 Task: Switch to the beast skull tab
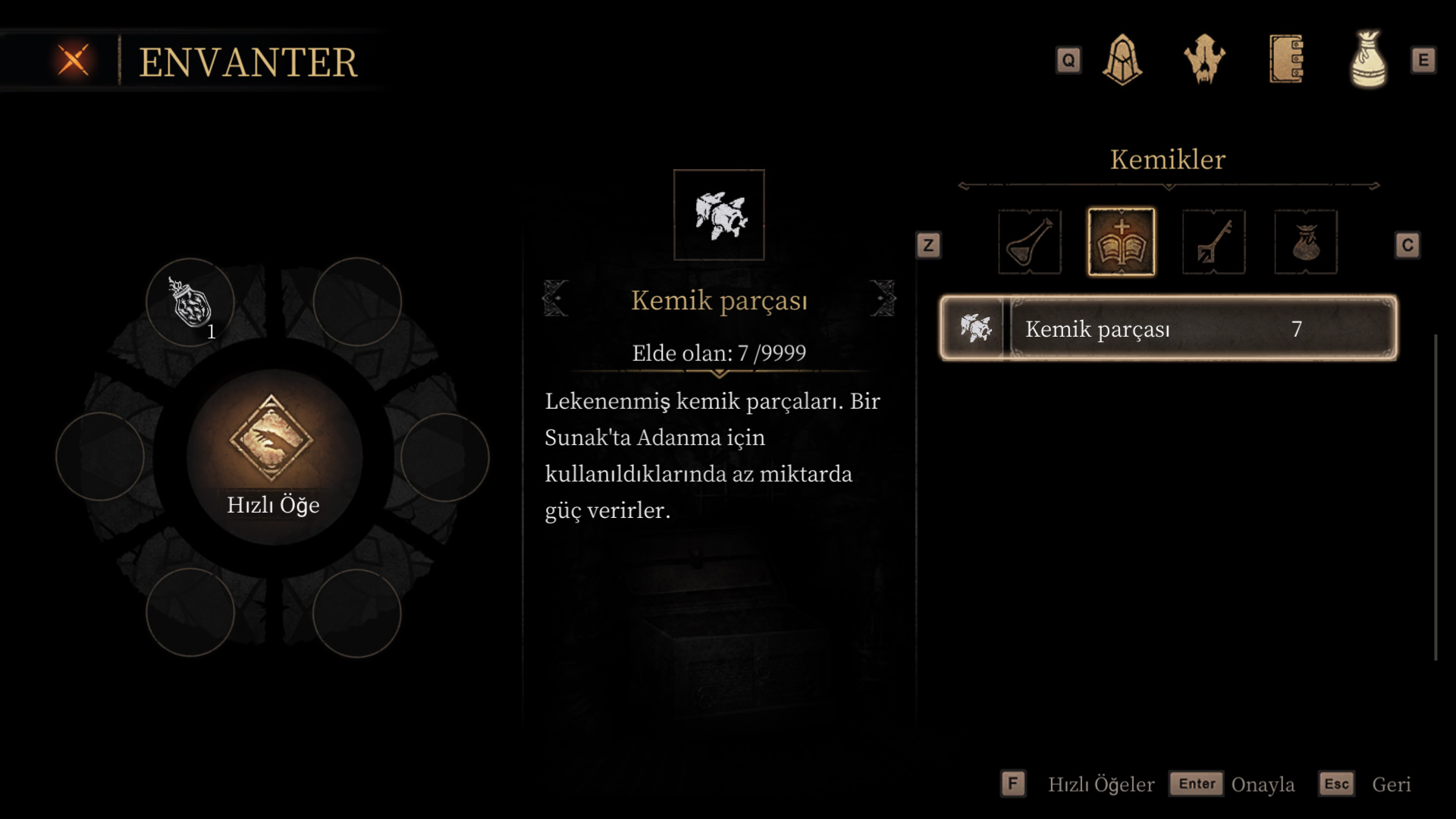1204,60
